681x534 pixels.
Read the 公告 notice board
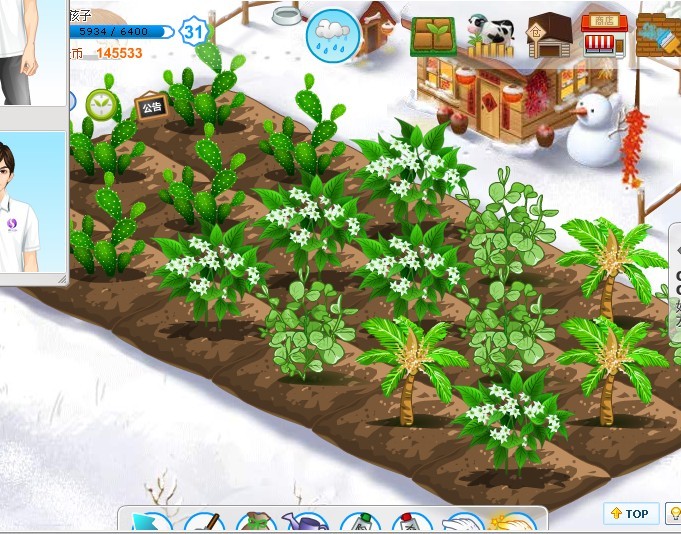(151, 107)
